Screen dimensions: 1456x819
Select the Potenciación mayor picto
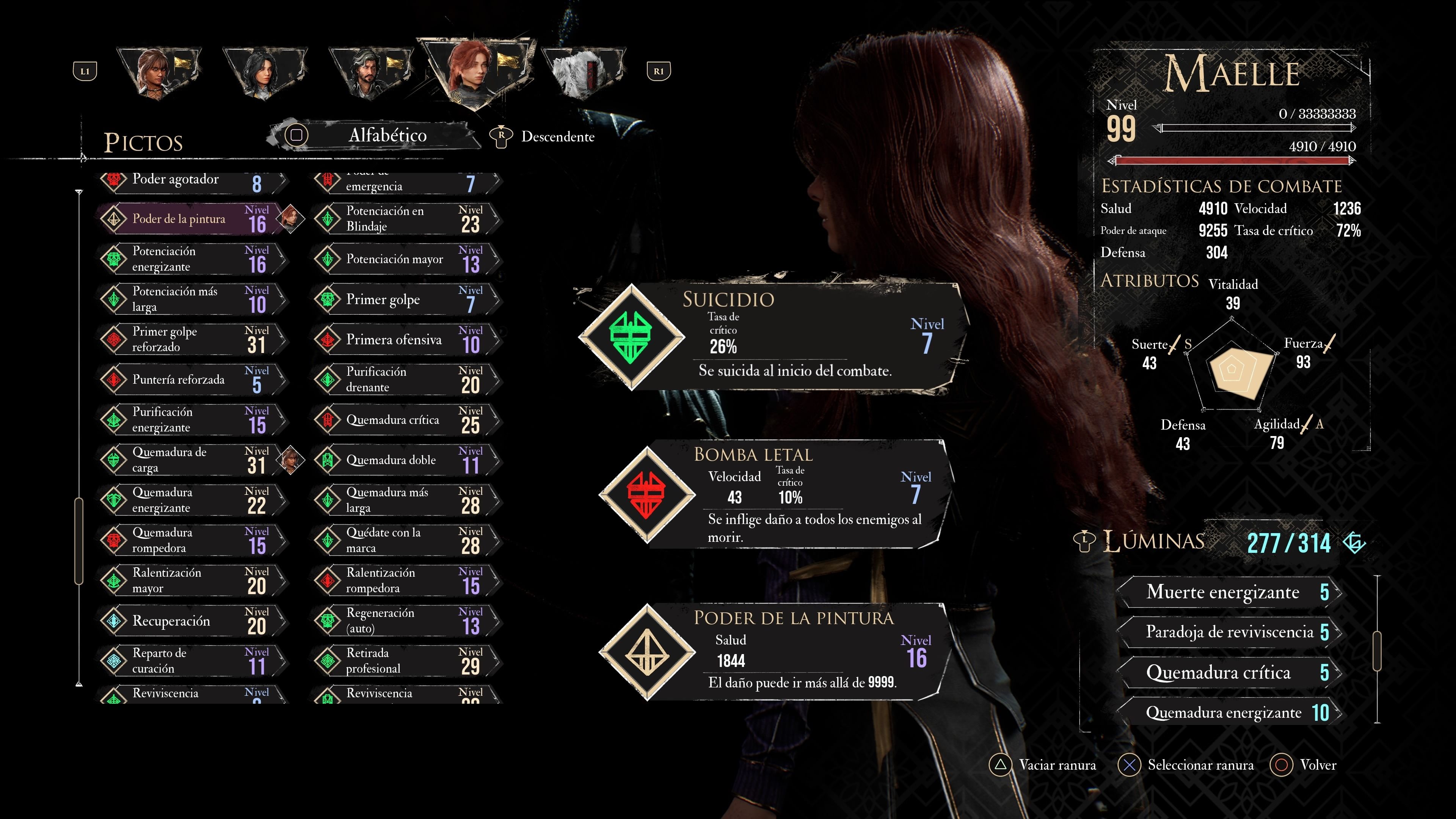(406, 259)
